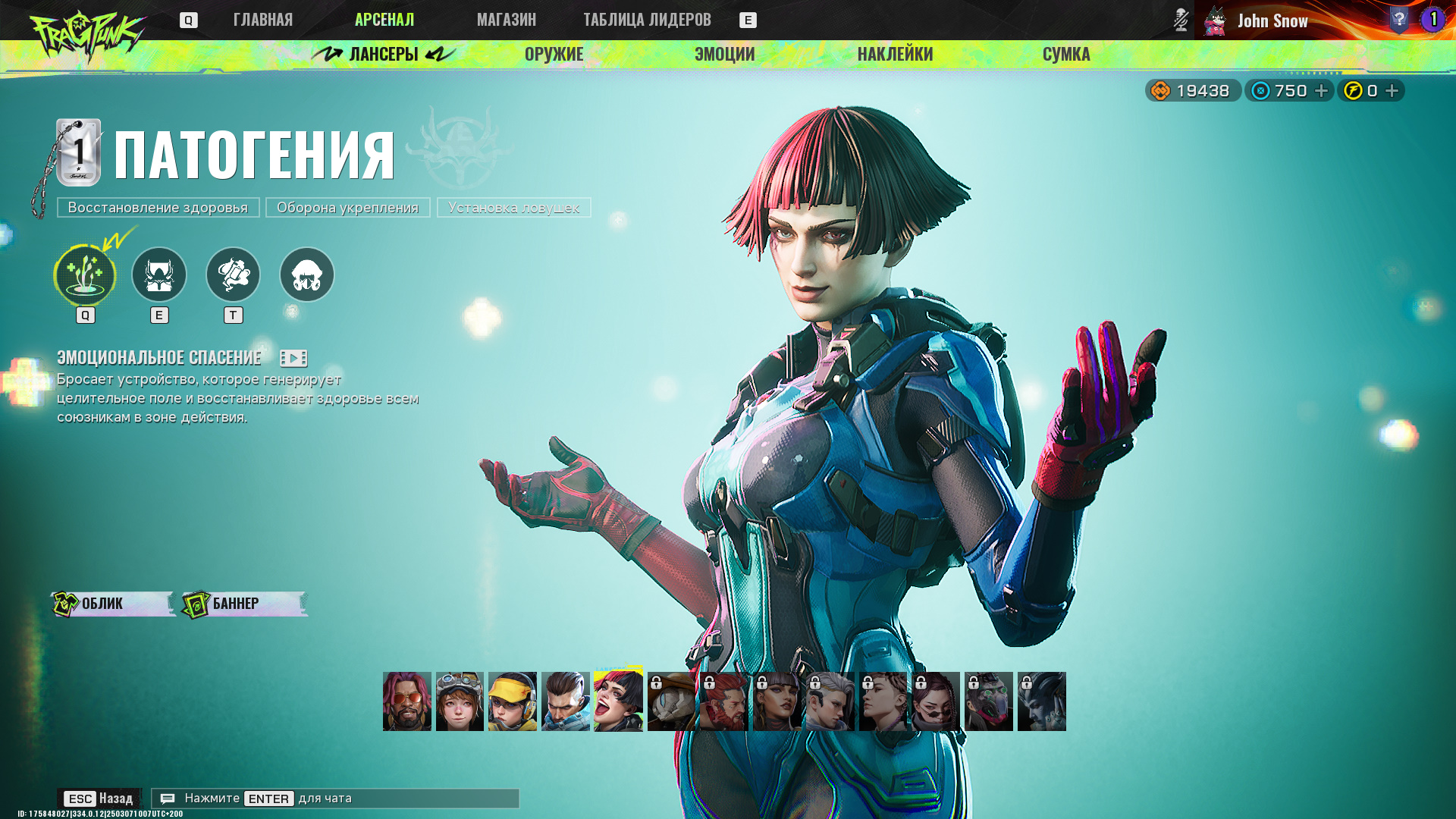
Task: Choose the second ability icon marked E
Action: [x=159, y=275]
